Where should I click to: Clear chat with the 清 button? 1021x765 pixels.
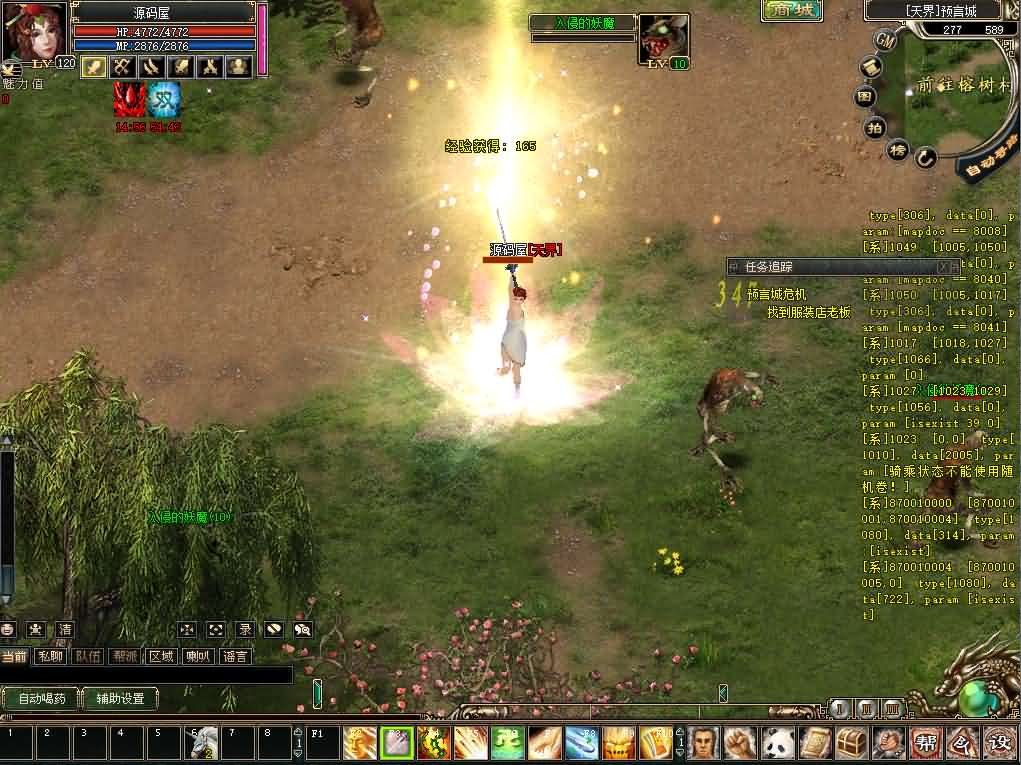coord(64,630)
